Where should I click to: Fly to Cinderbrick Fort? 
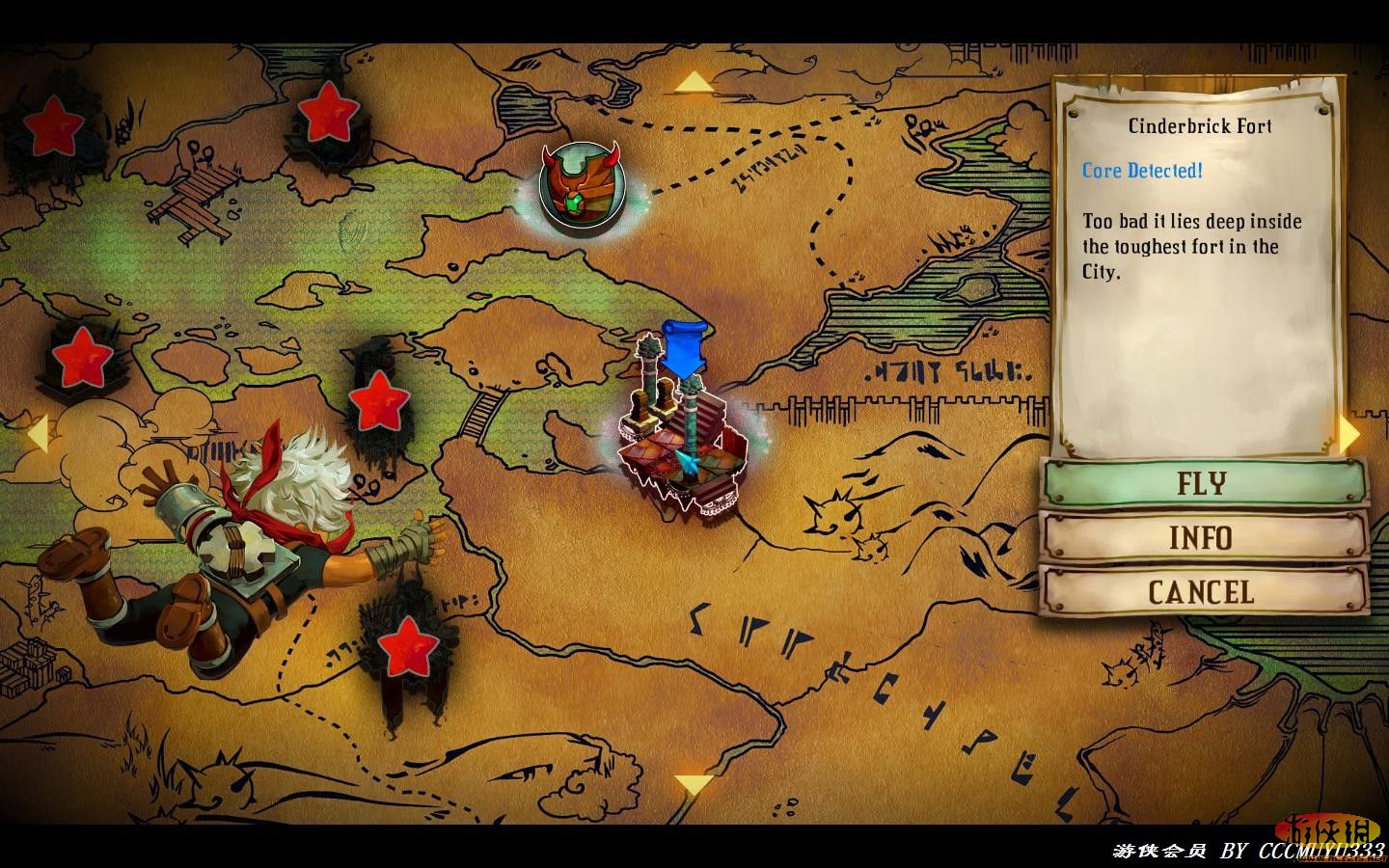[x=1202, y=482]
